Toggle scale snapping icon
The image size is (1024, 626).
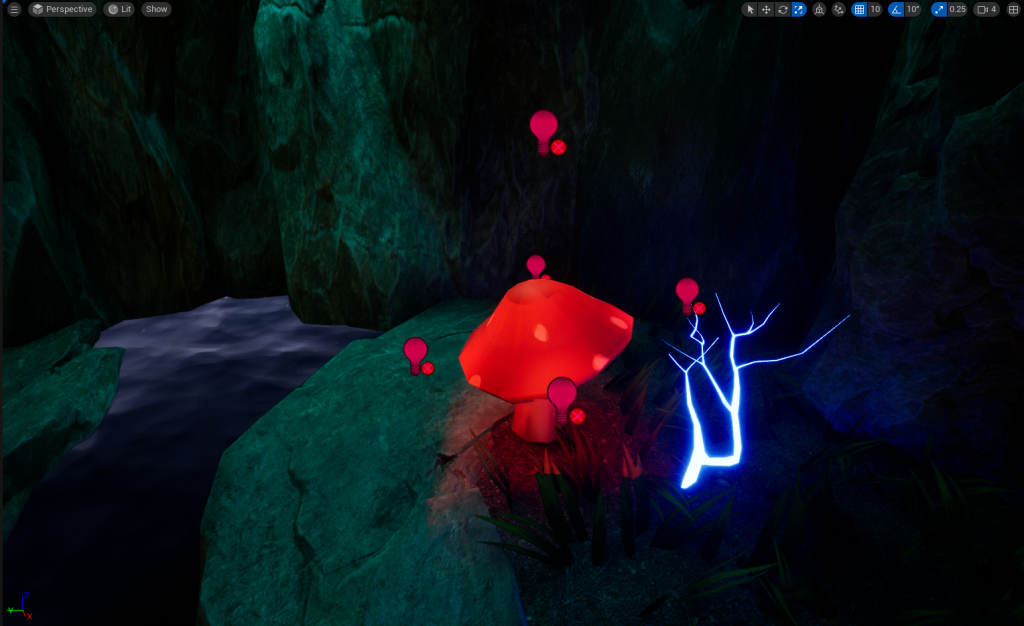938,9
